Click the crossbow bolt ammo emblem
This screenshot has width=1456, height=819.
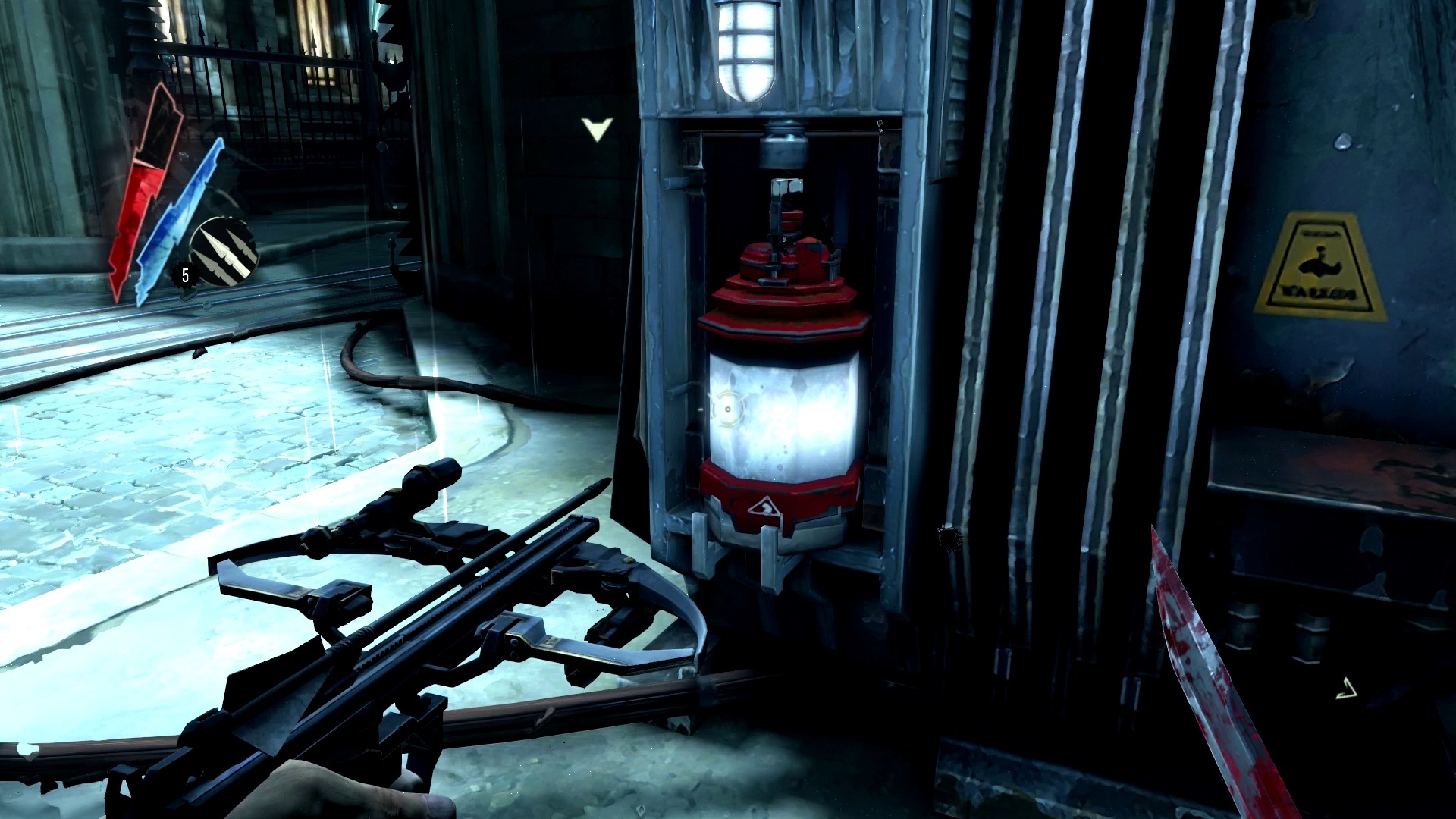pos(224,250)
